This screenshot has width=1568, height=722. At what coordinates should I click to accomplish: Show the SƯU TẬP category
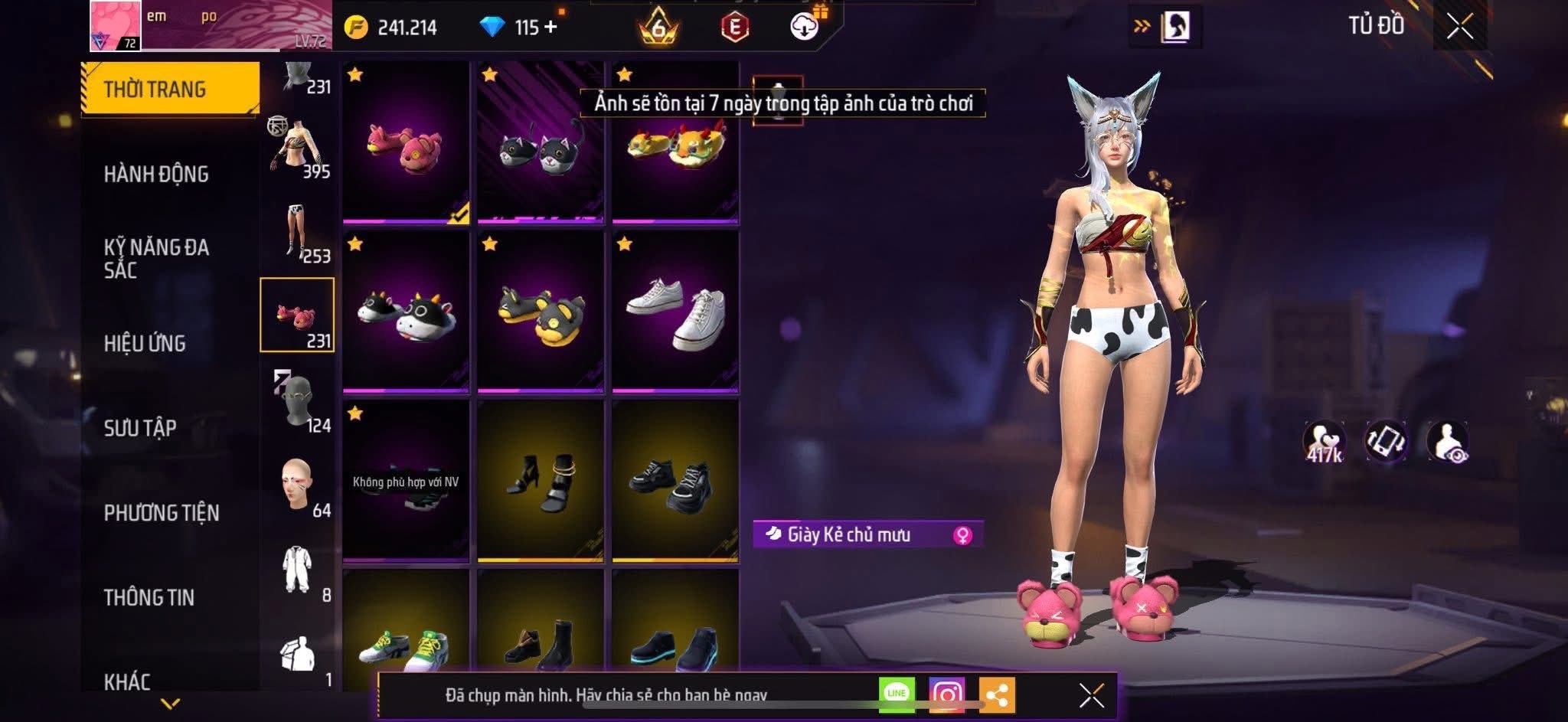[x=140, y=427]
